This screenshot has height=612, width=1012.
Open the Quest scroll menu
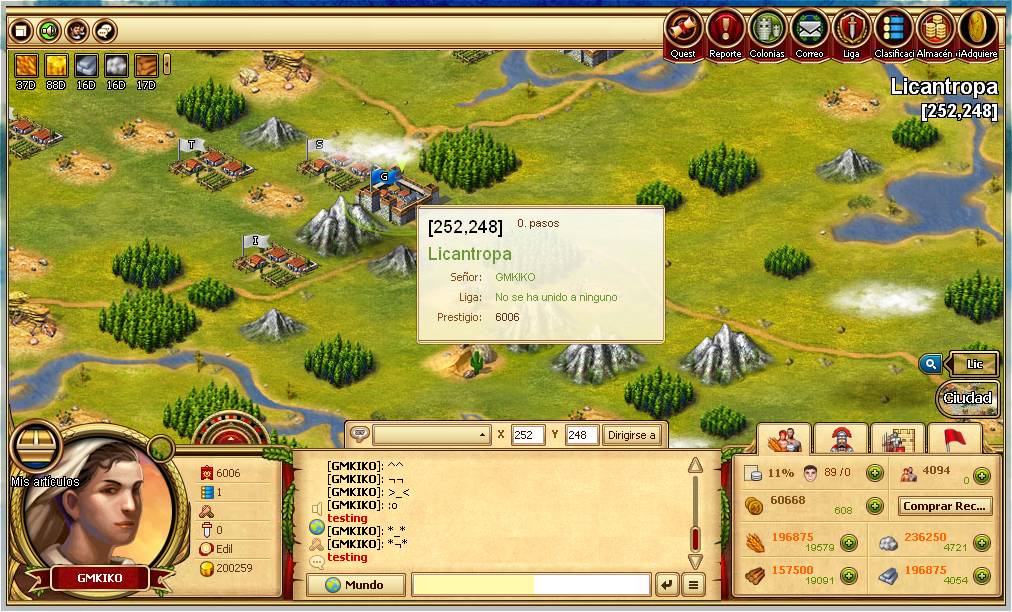pos(683,30)
